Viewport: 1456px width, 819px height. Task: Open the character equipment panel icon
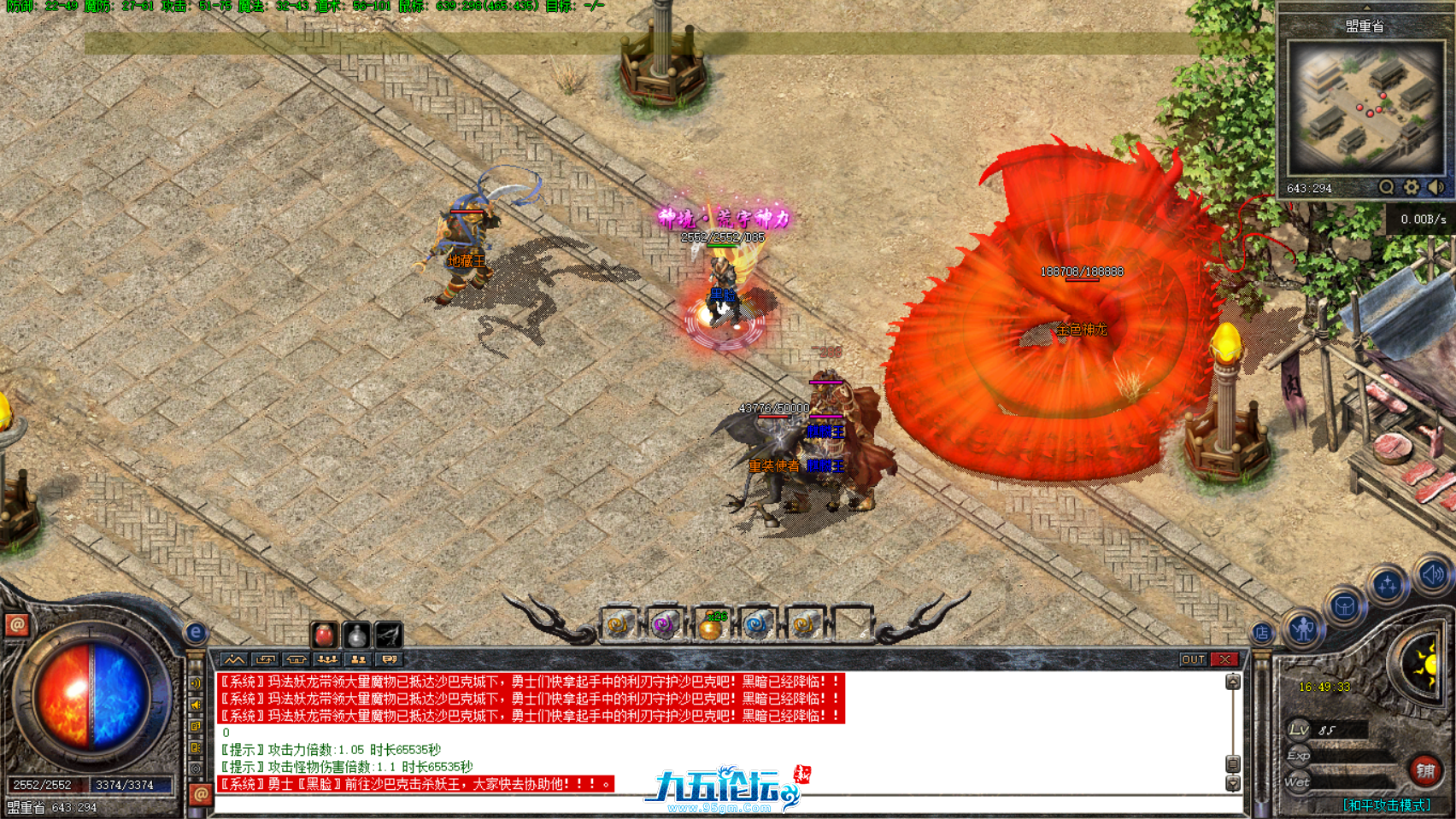point(1303,631)
